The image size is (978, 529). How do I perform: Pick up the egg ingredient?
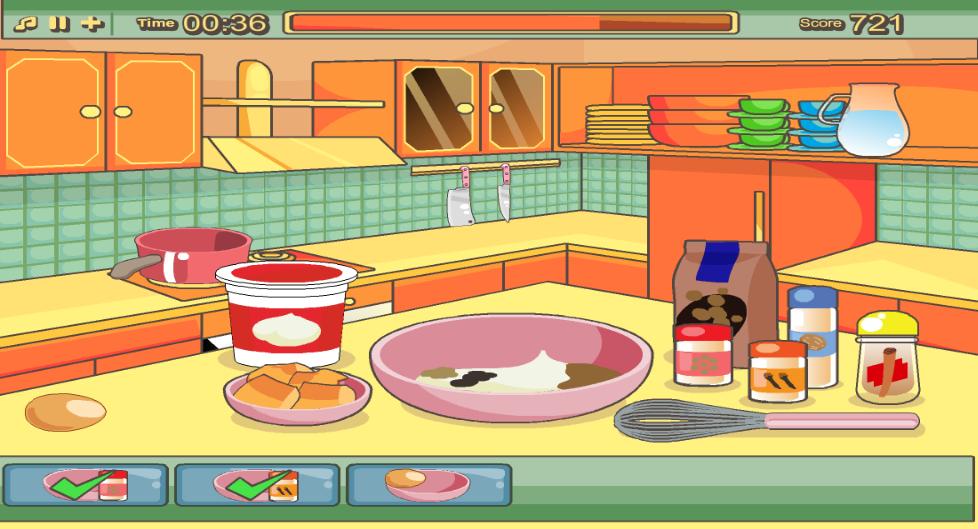65,411
